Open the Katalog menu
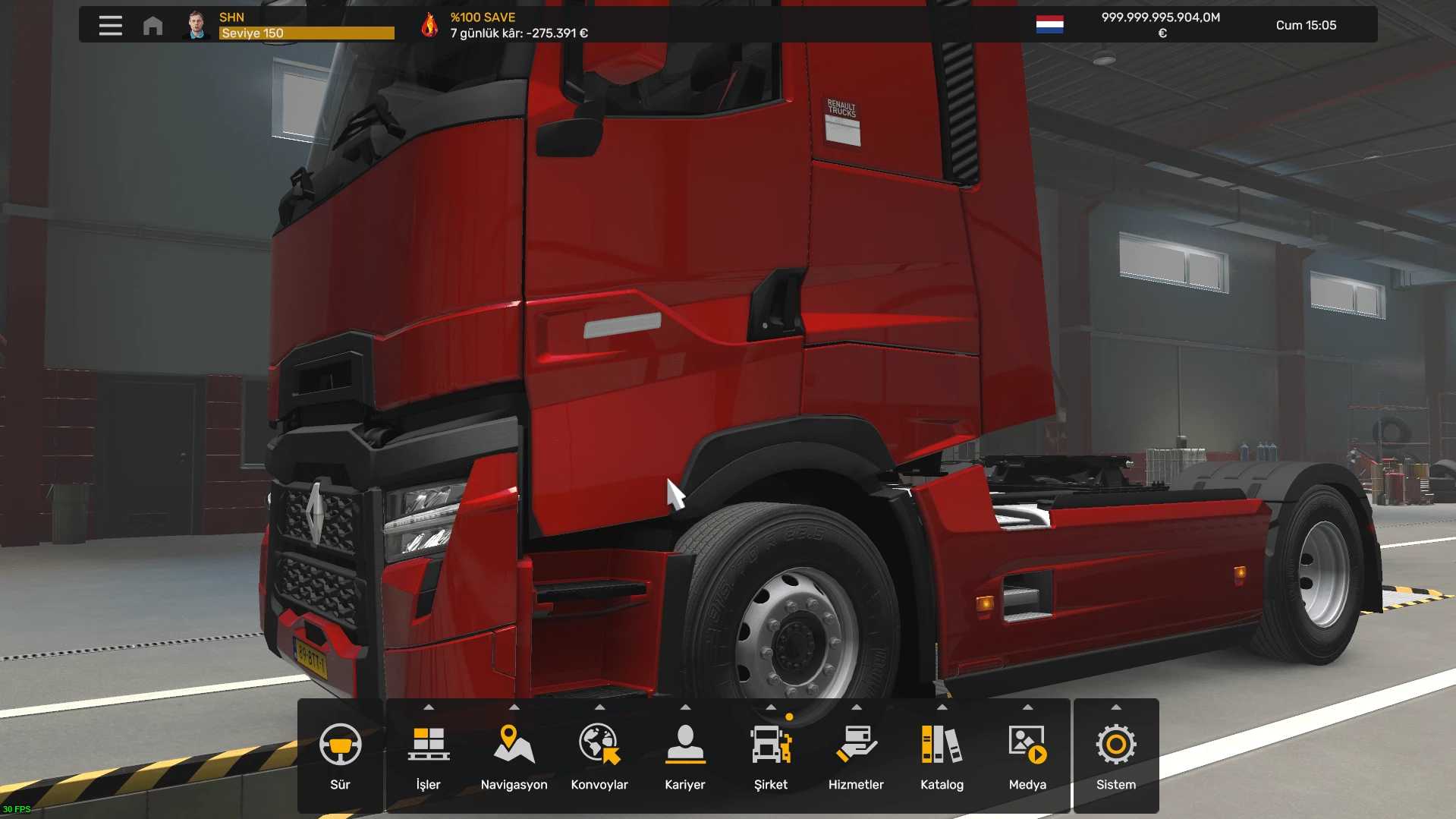1456x819 pixels. pyautogui.click(x=942, y=756)
